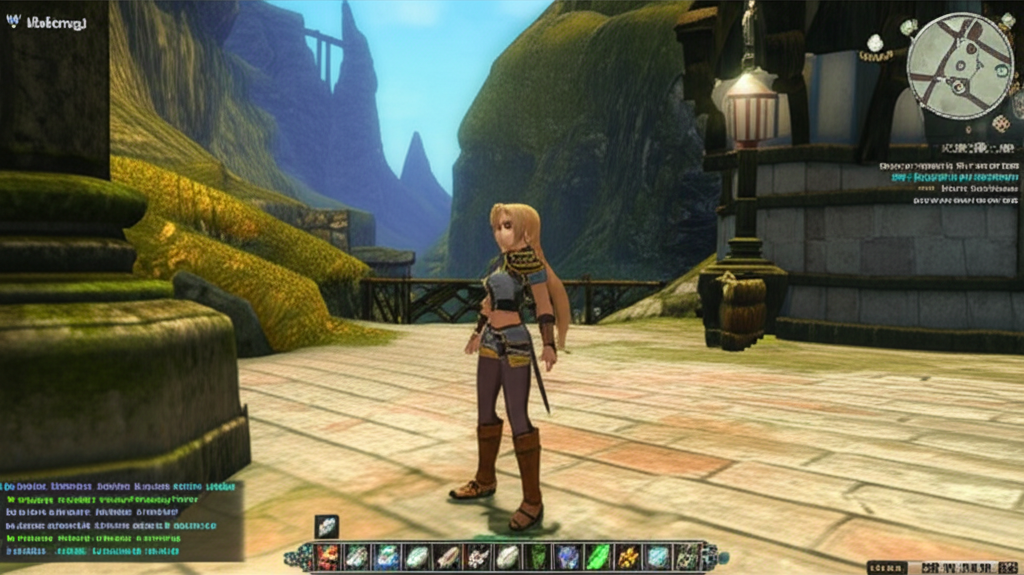Open the checkered diamond icon beneath the minimap
Screen dimensions: 1024x575
point(1000,123)
